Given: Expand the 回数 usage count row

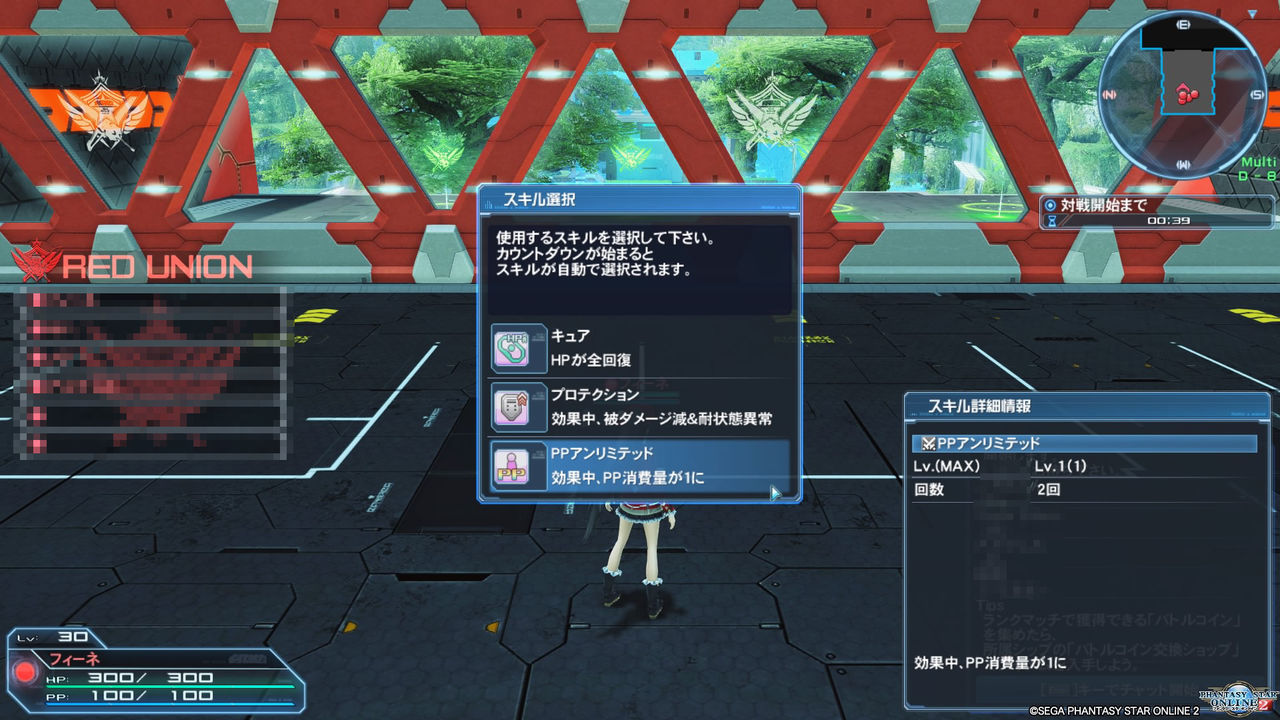Looking at the screenshot, I should click(1000, 490).
